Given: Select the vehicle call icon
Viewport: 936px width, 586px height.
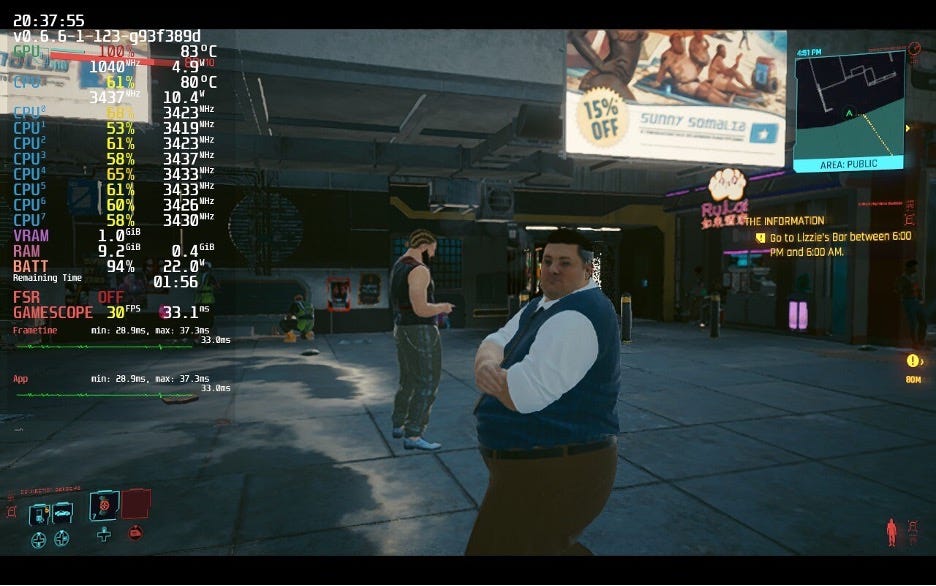Looking at the screenshot, I should [62, 514].
